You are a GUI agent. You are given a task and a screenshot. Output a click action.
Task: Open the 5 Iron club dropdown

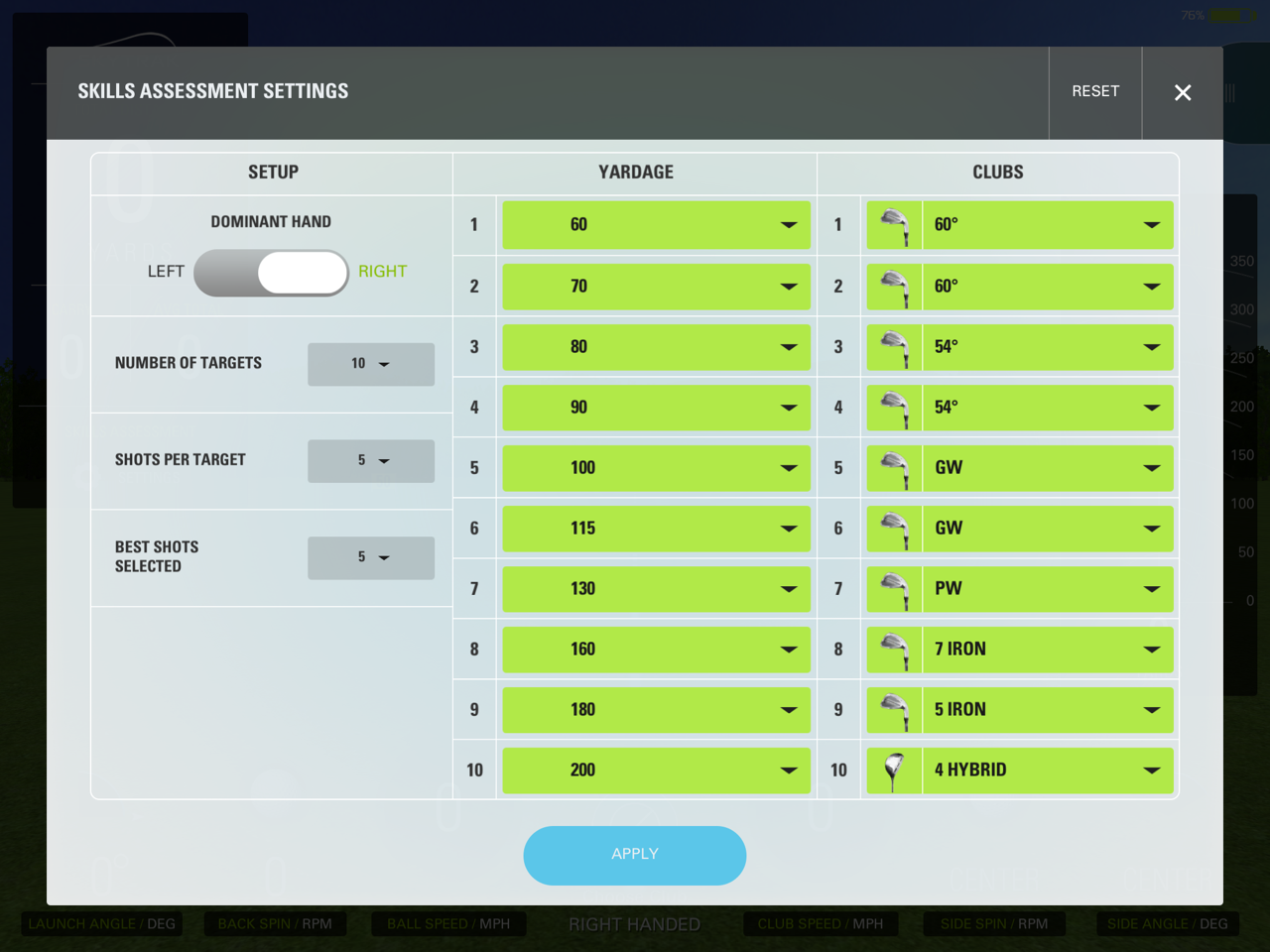click(x=1046, y=710)
